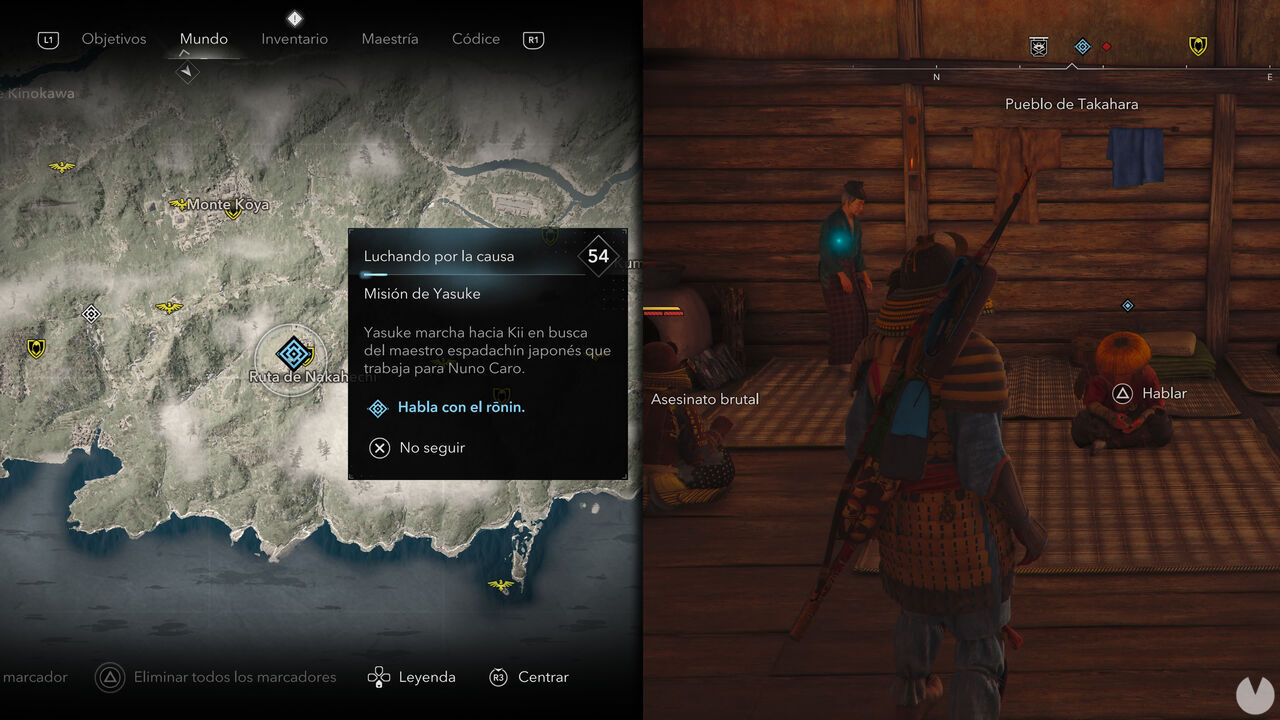Screen dimensions: 1280x720
Task: Select the white diamond quest icon on the map
Action: coord(91,313)
